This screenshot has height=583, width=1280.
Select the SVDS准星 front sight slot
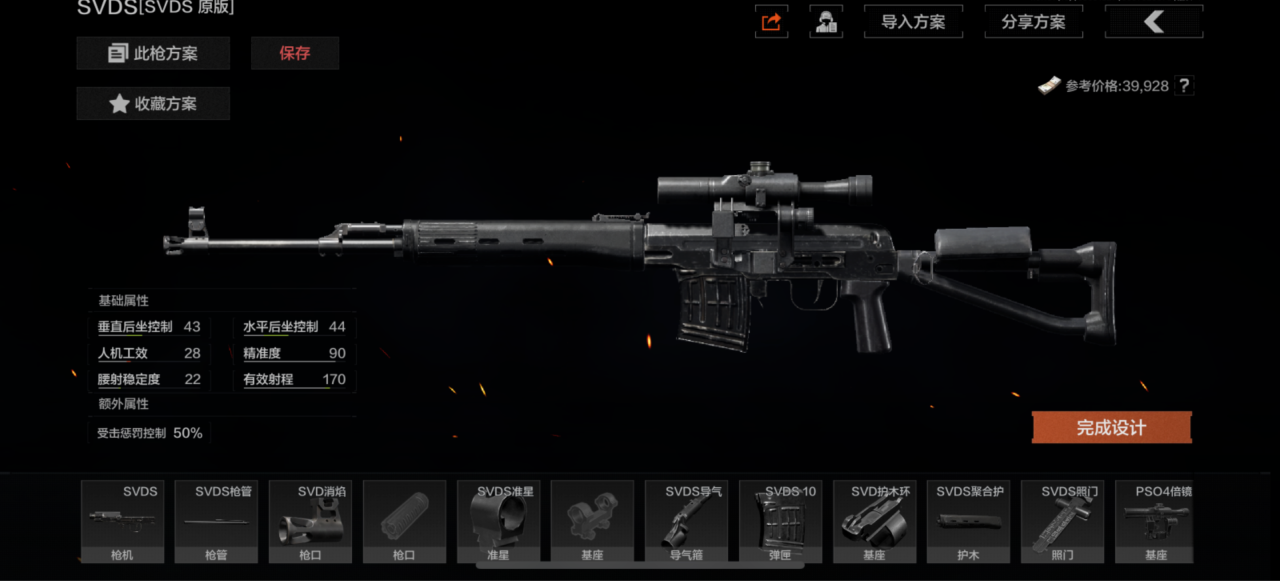point(498,521)
